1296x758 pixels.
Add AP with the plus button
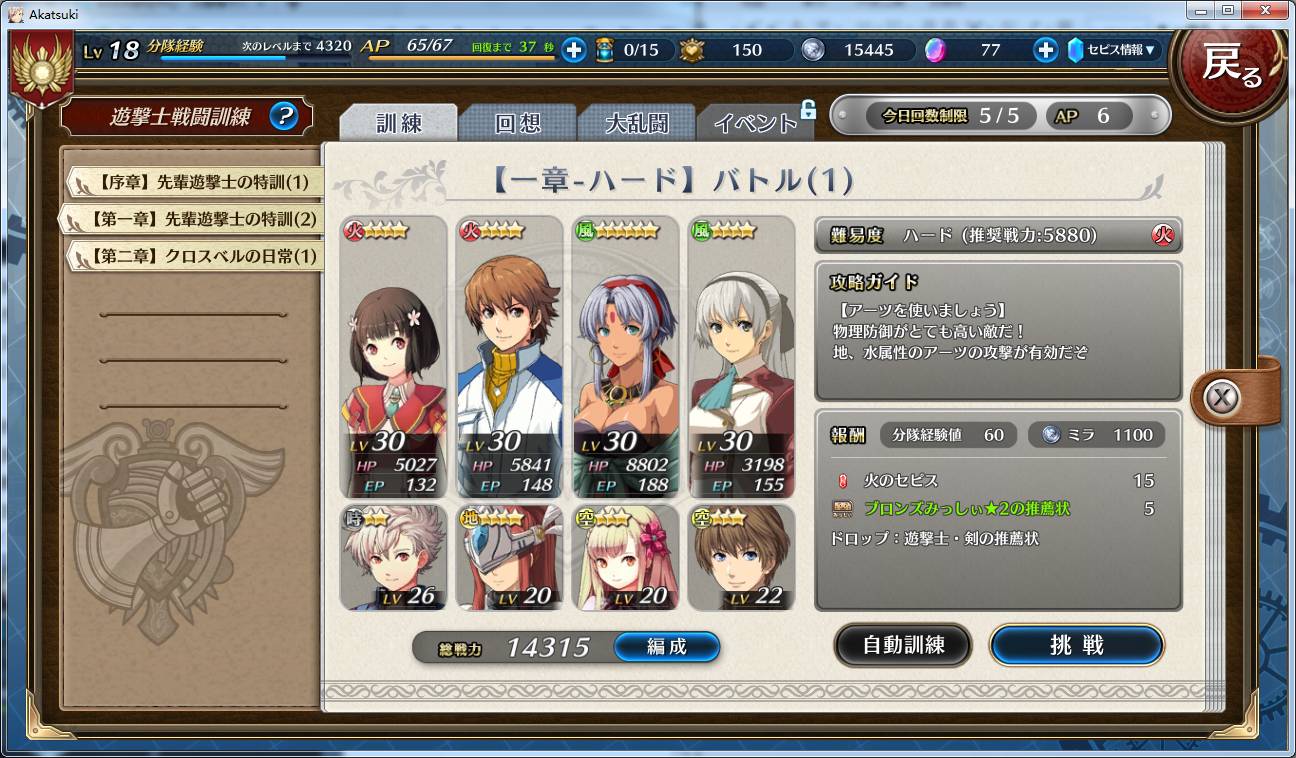click(574, 49)
